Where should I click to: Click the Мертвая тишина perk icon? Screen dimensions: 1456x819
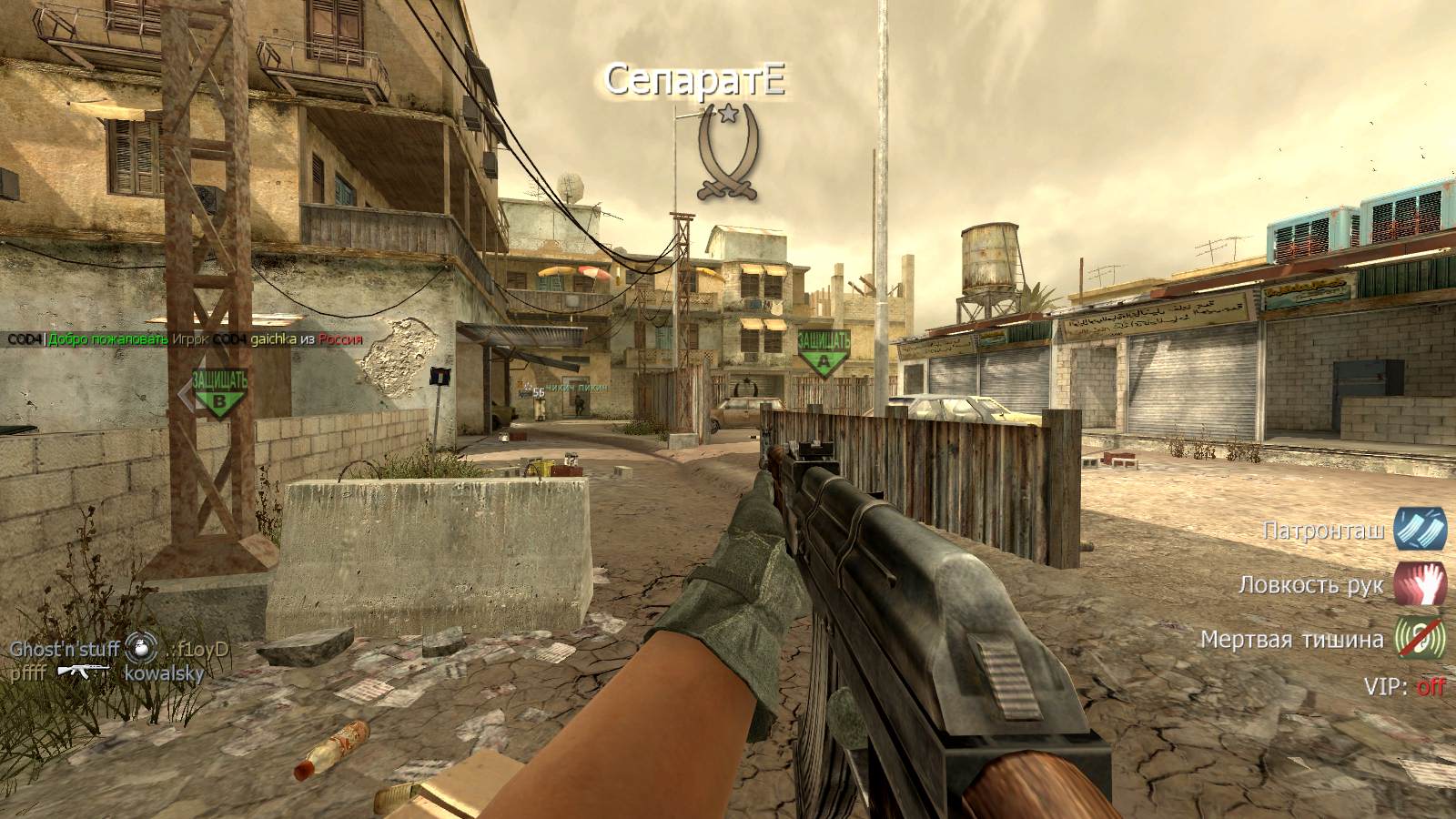[1420, 638]
